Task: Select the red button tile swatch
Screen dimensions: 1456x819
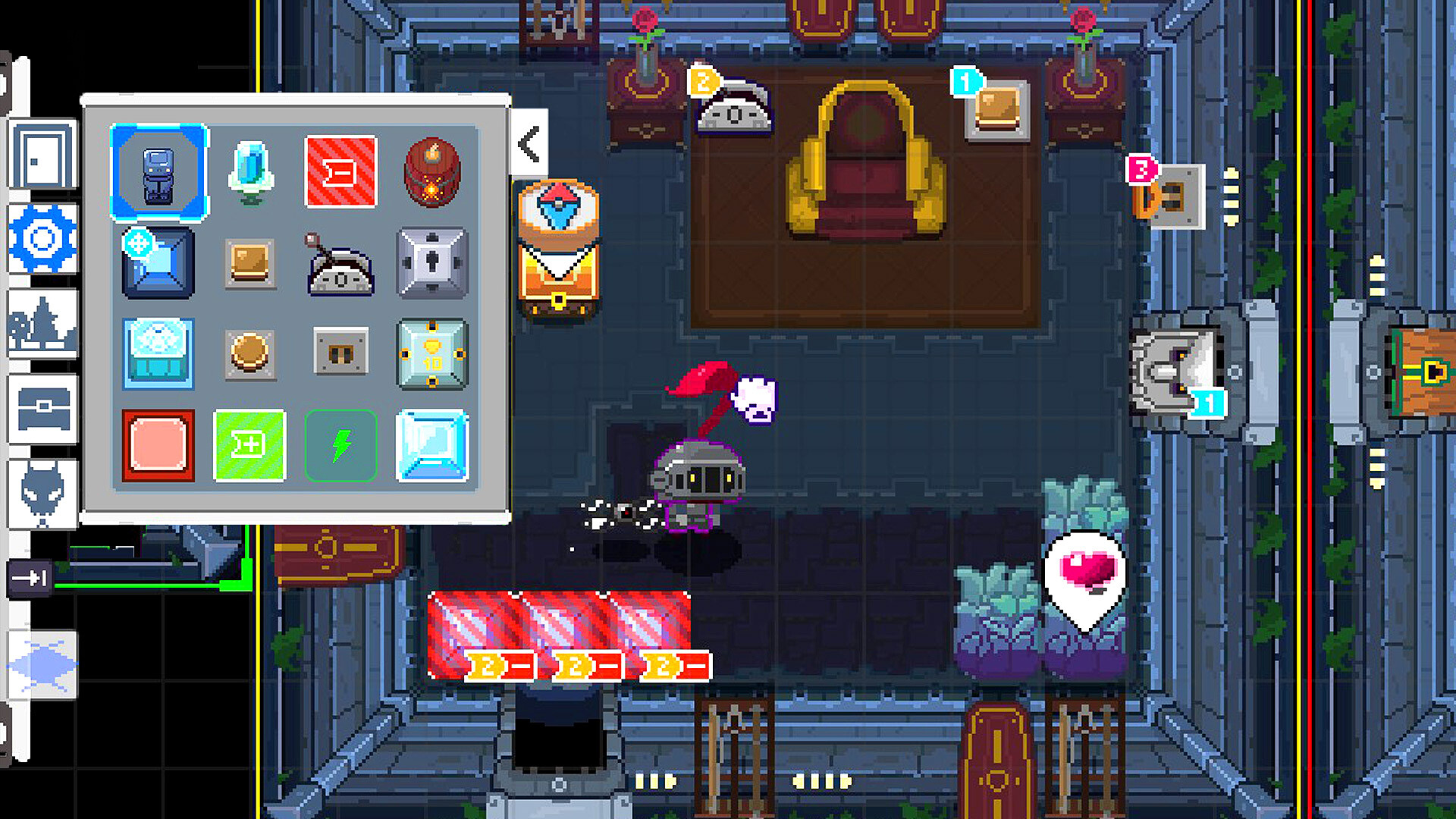Action: pos(158,446)
